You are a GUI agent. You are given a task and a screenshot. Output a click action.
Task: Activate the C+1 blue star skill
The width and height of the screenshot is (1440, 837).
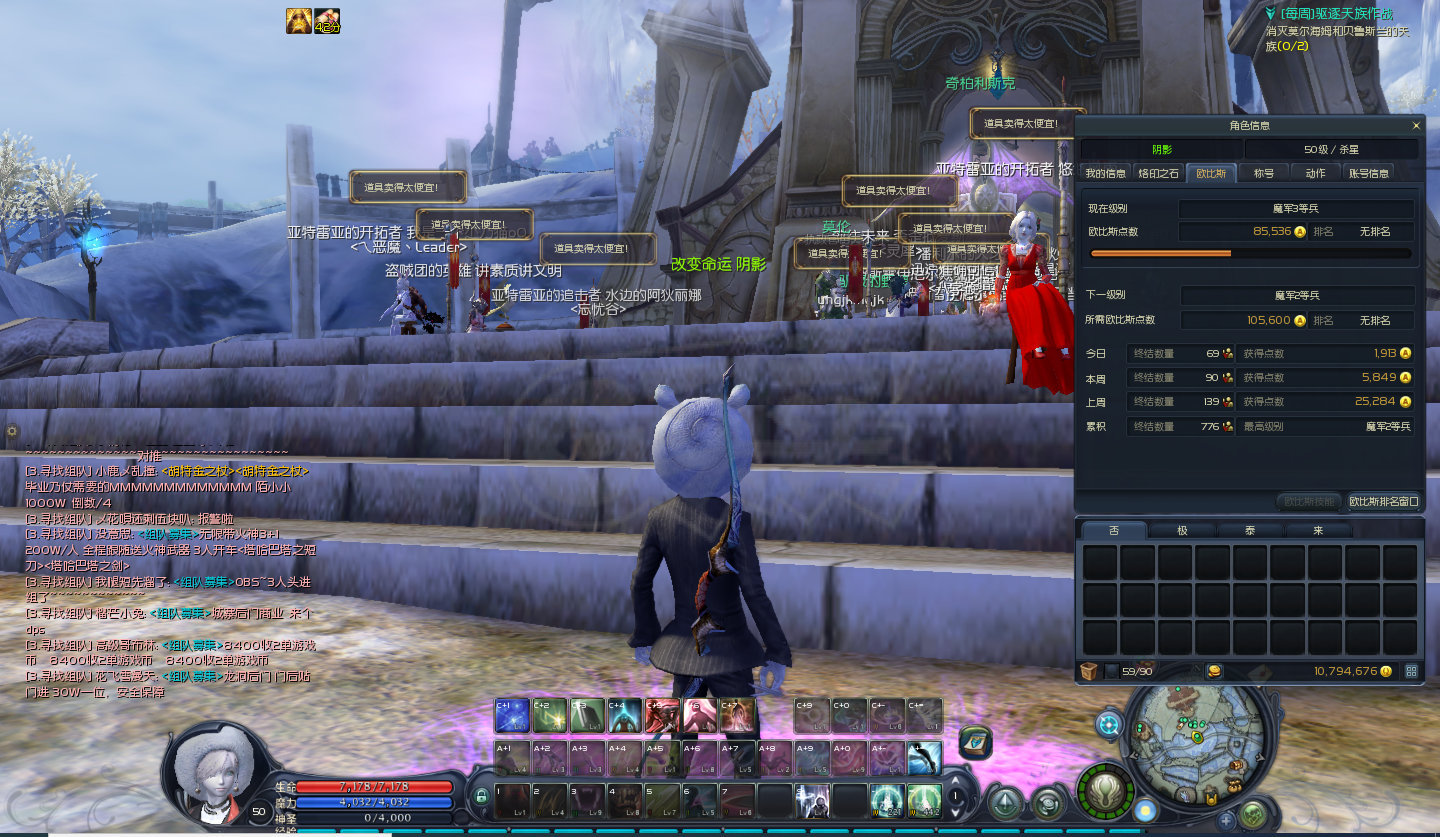[x=512, y=716]
